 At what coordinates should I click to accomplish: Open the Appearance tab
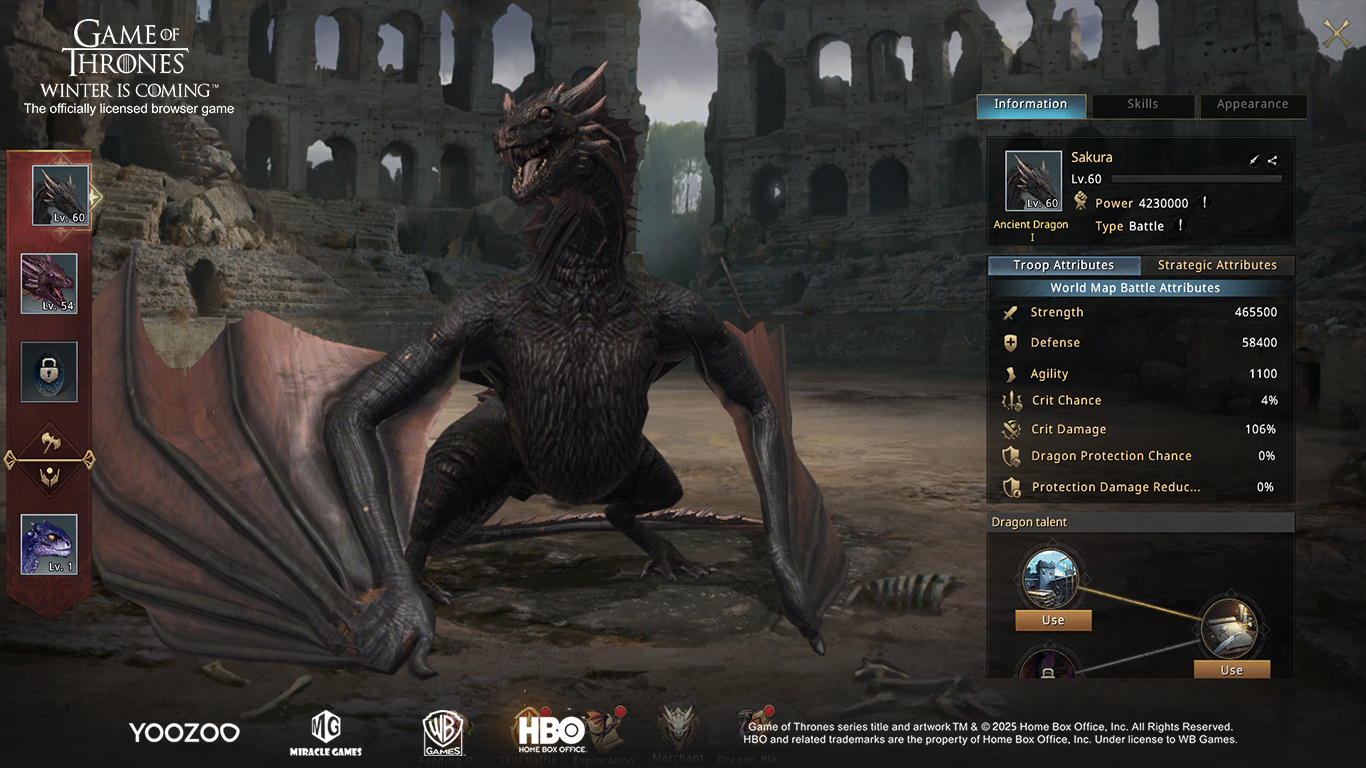point(1252,104)
